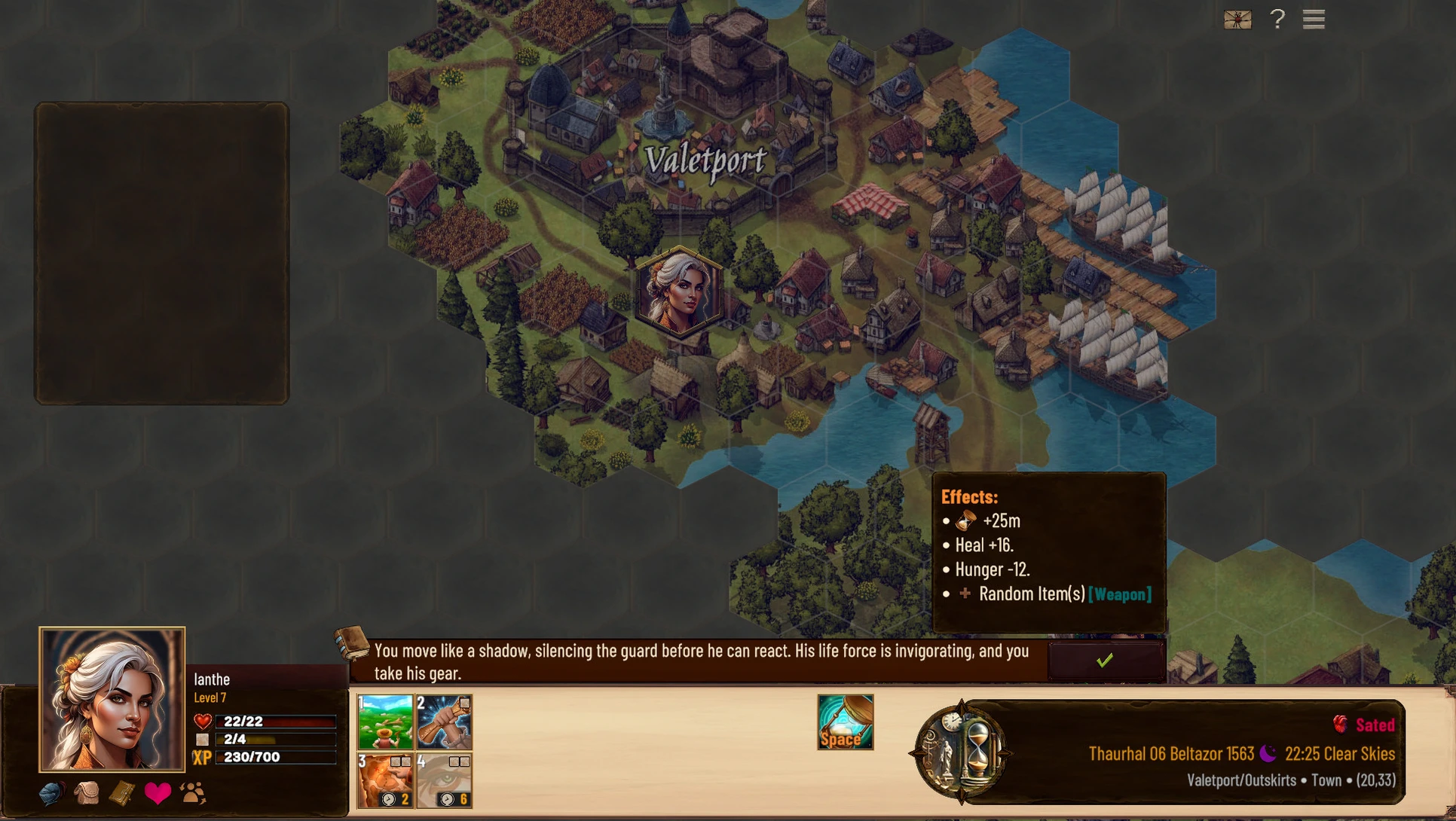Activate ability 1 with the green field
1456x821 pixels.
385,722
